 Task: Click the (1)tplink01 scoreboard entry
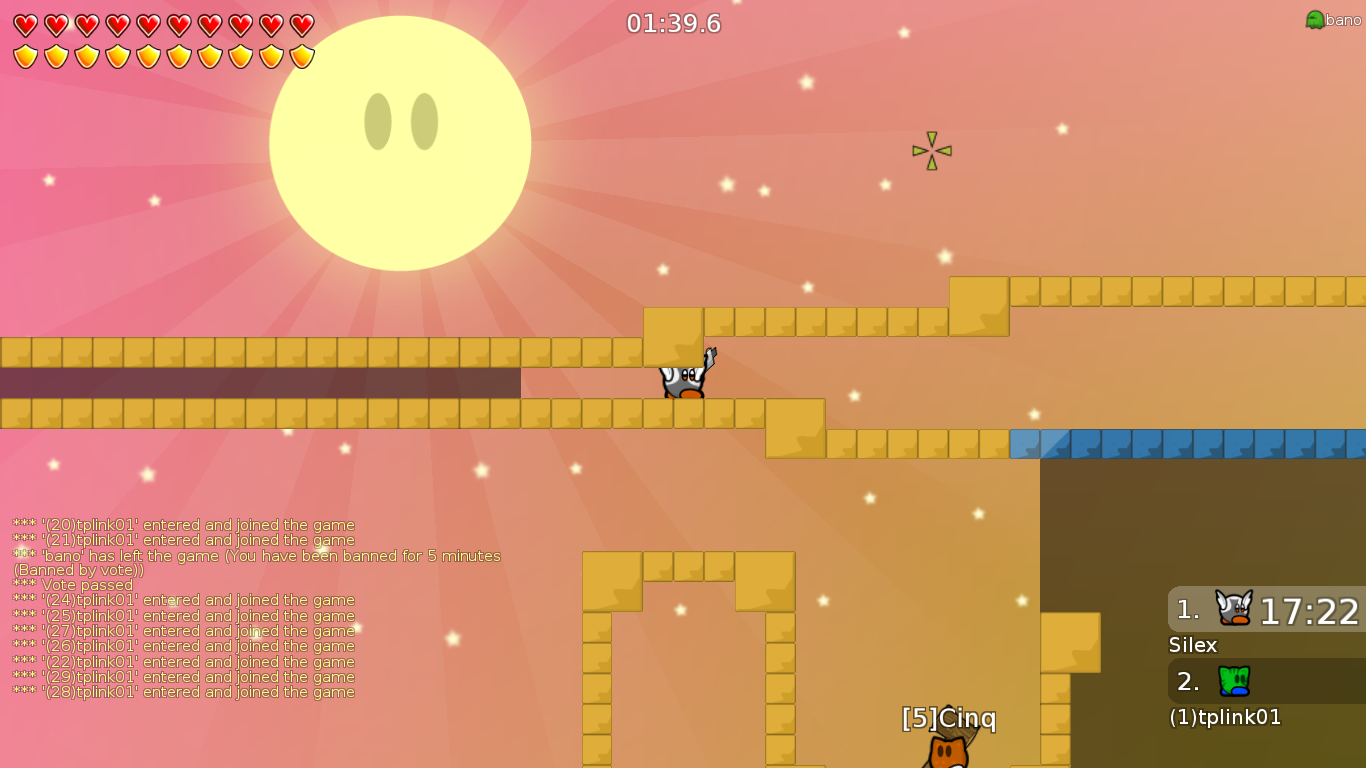pyautogui.click(x=1226, y=717)
